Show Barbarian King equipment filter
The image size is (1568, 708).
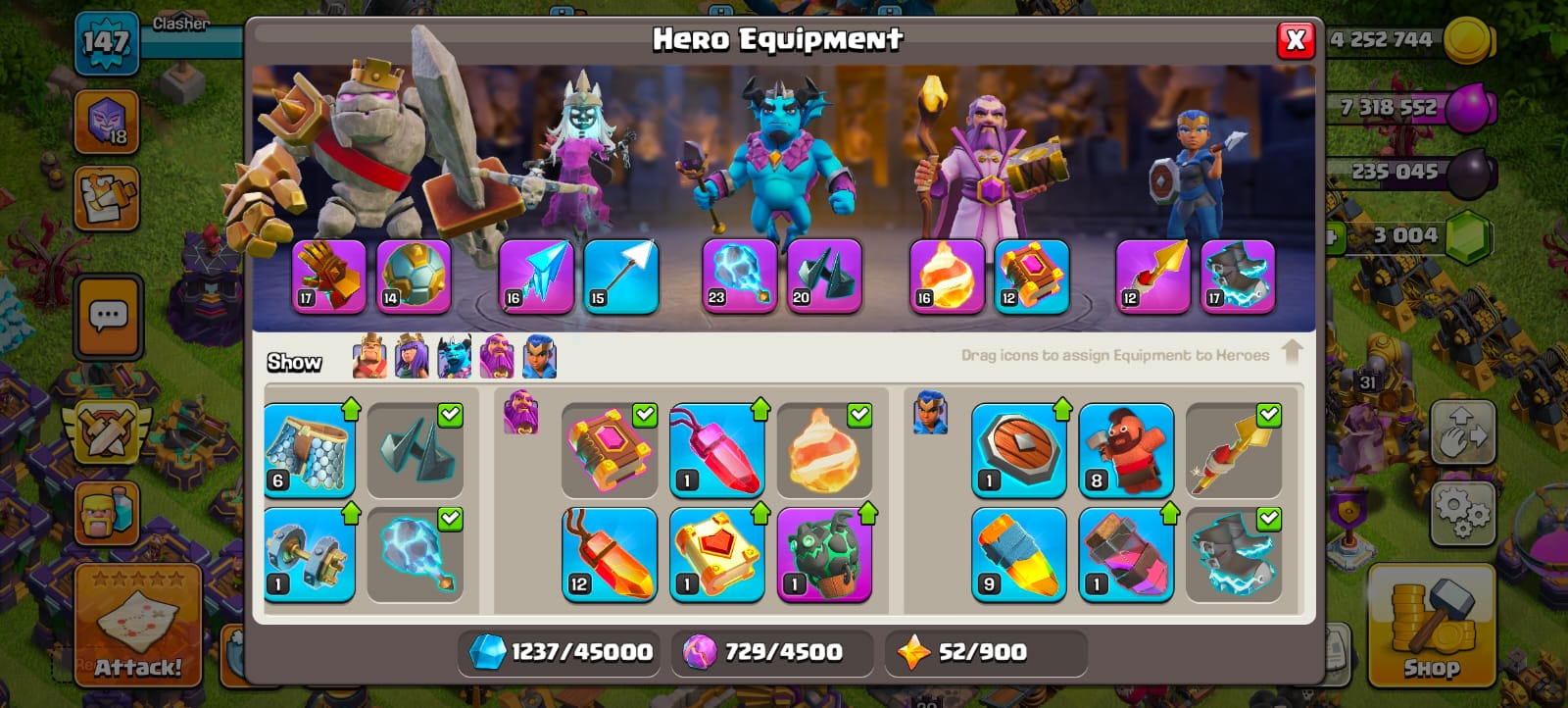click(369, 356)
